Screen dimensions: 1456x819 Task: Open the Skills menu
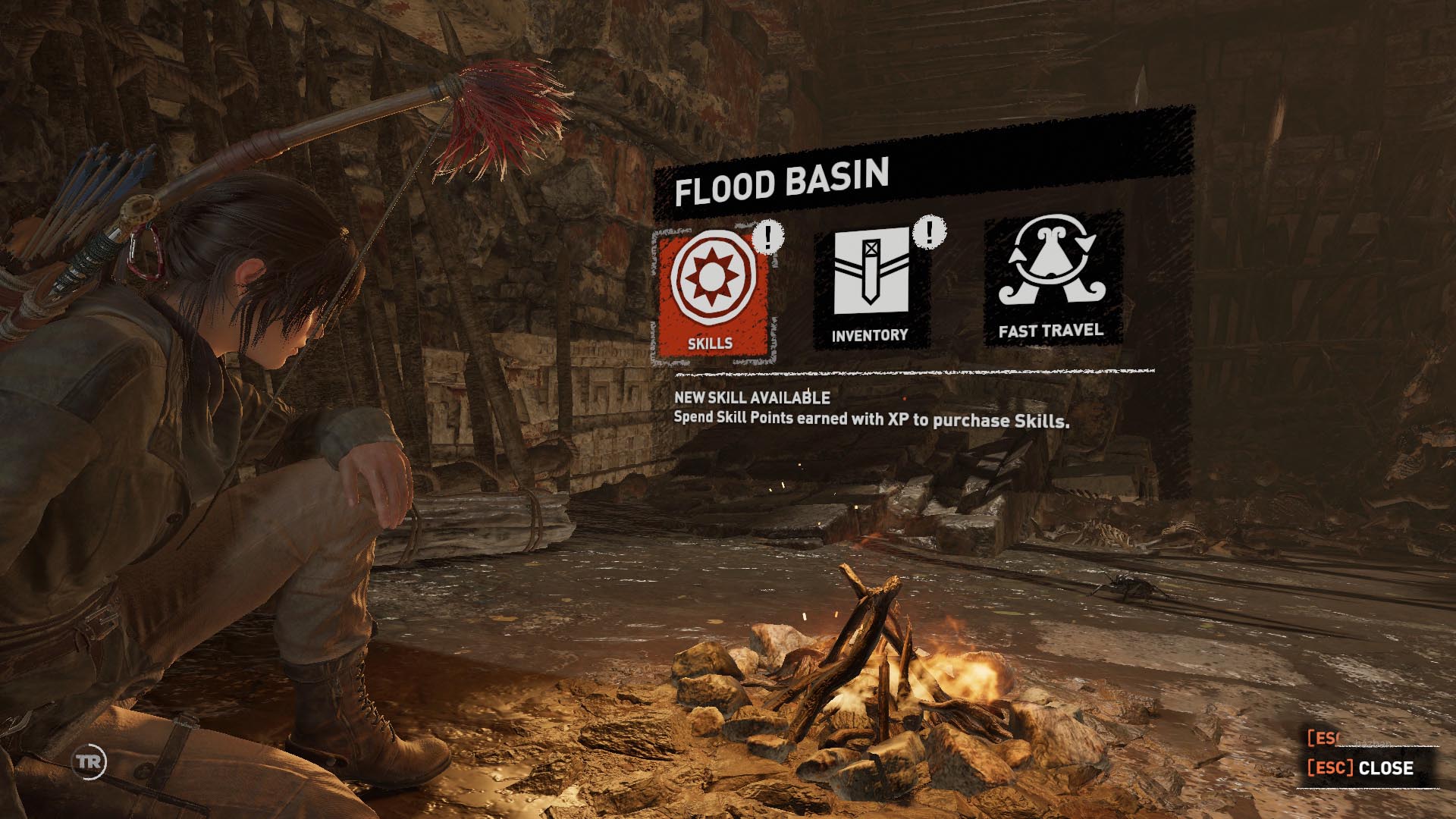pyautogui.click(x=711, y=293)
